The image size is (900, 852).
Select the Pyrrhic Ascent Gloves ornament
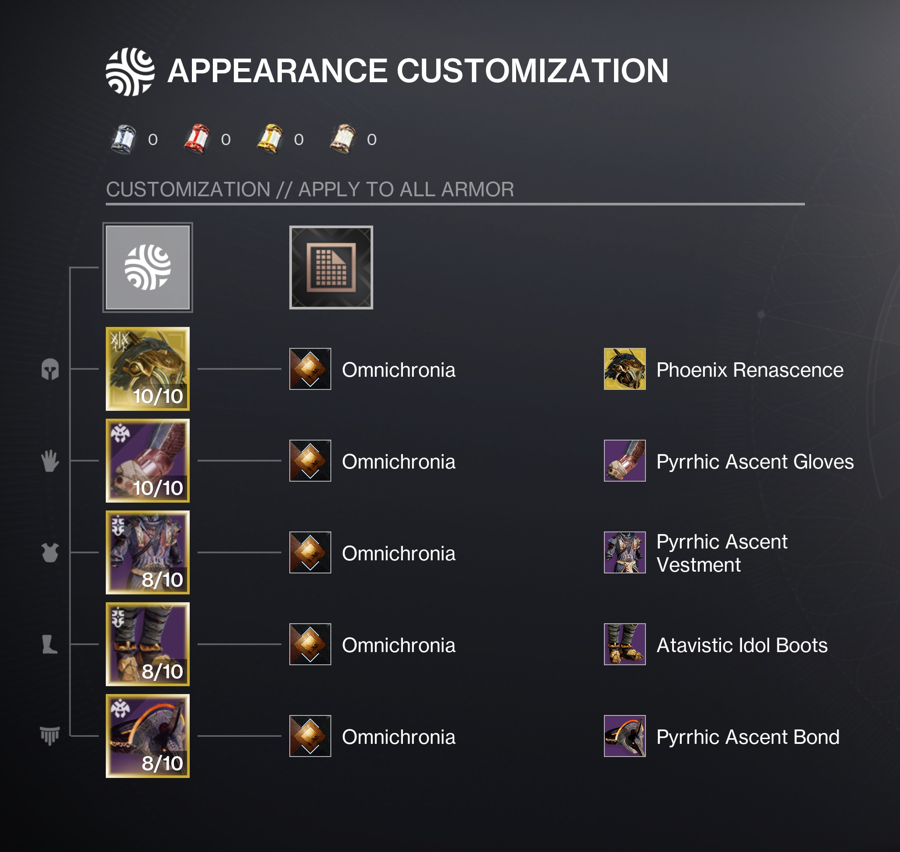pyautogui.click(x=625, y=461)
